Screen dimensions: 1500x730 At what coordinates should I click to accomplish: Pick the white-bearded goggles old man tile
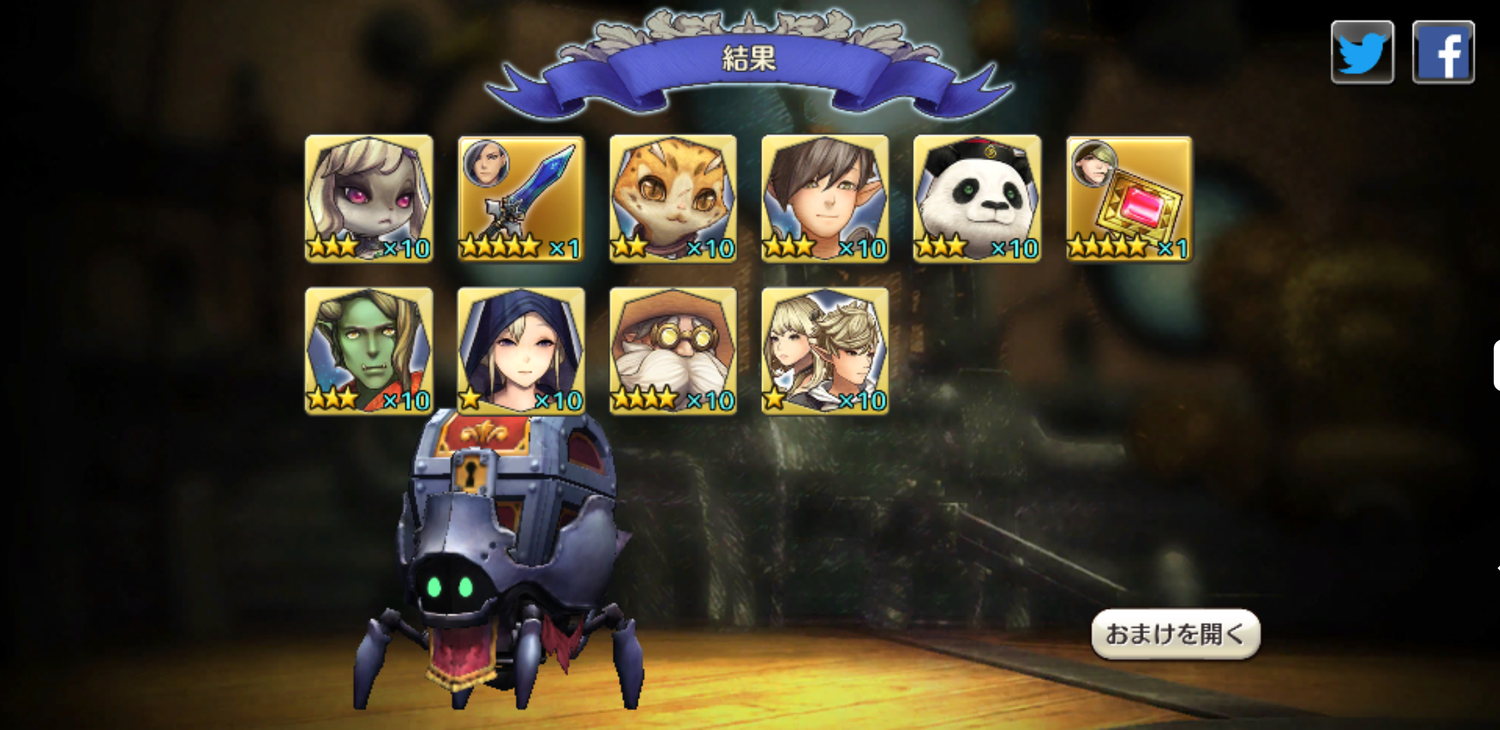click(673, 350)
